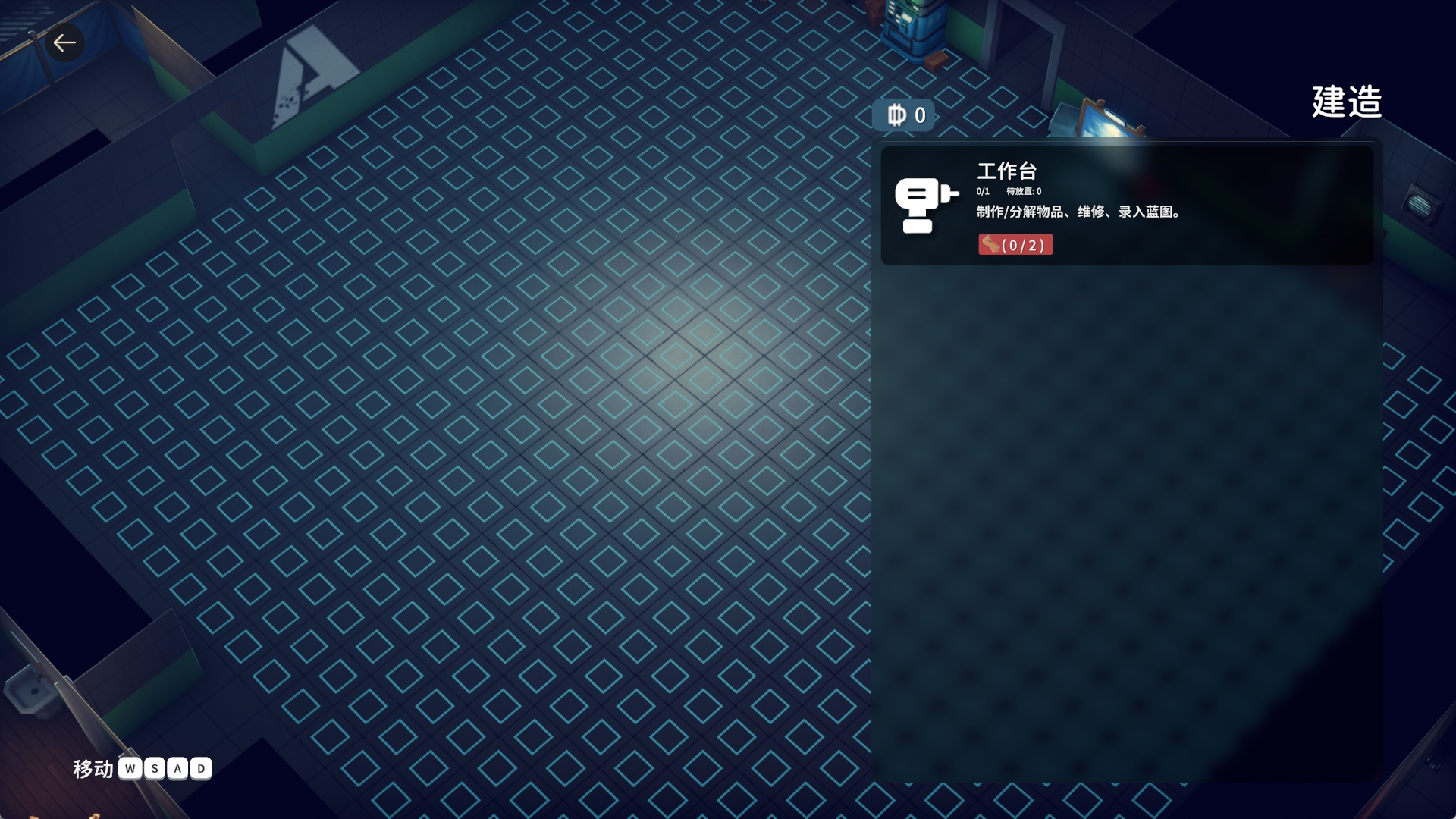
Task: Click the currency icon showing 0 funds
Action: [x=897, y=115]
